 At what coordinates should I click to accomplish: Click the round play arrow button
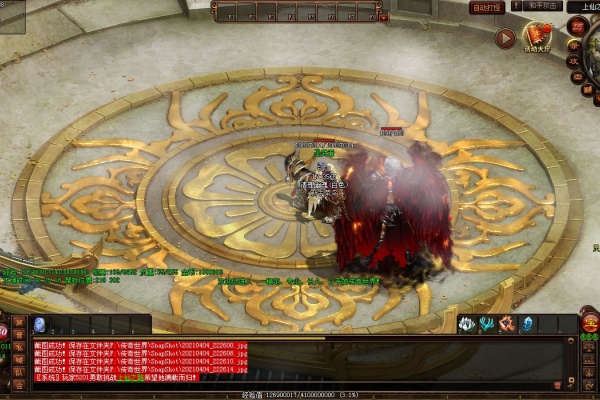coord(504,38)
